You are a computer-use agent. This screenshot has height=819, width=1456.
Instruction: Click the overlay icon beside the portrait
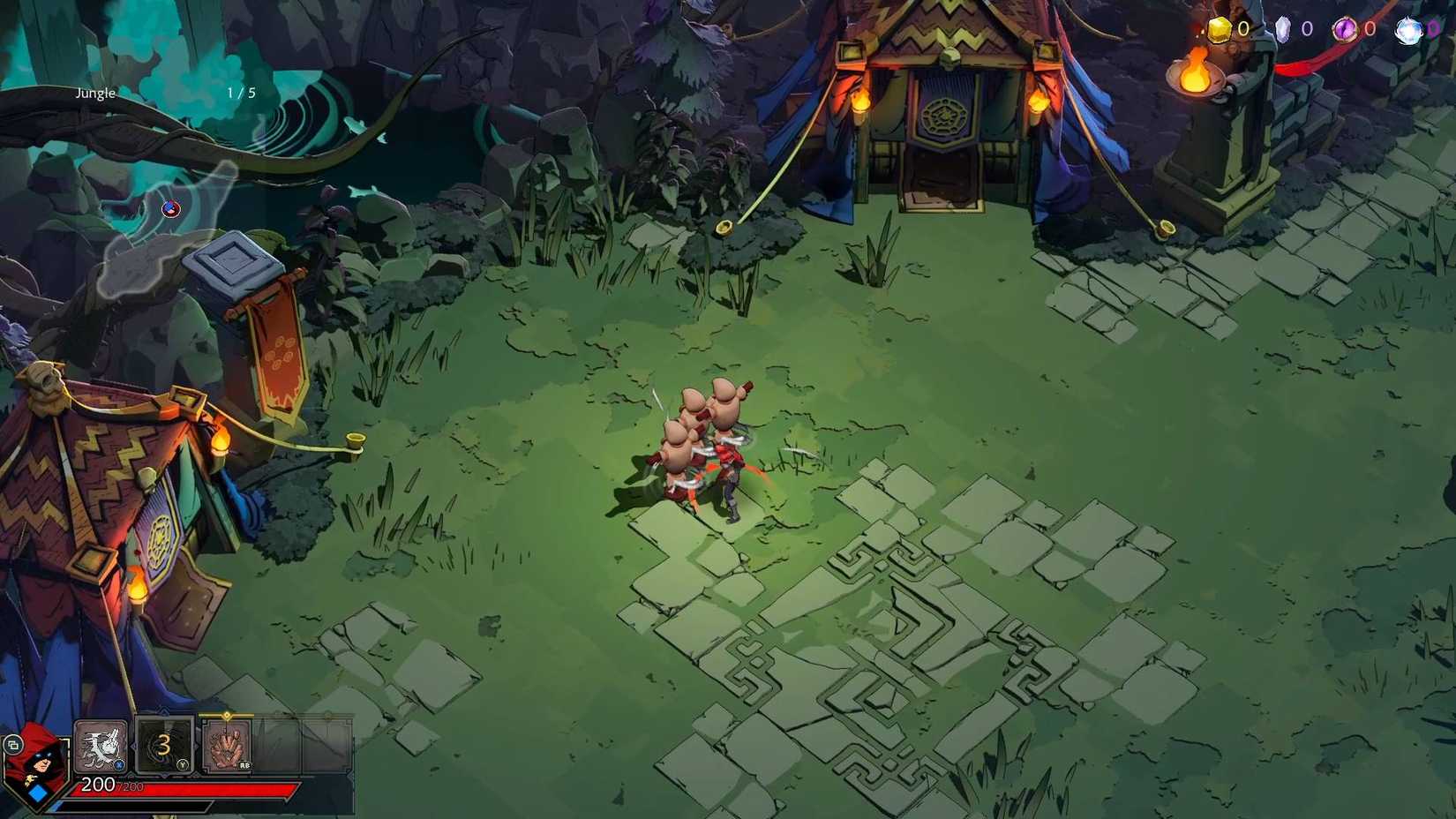pyautogui.click(x=12, y=744)
